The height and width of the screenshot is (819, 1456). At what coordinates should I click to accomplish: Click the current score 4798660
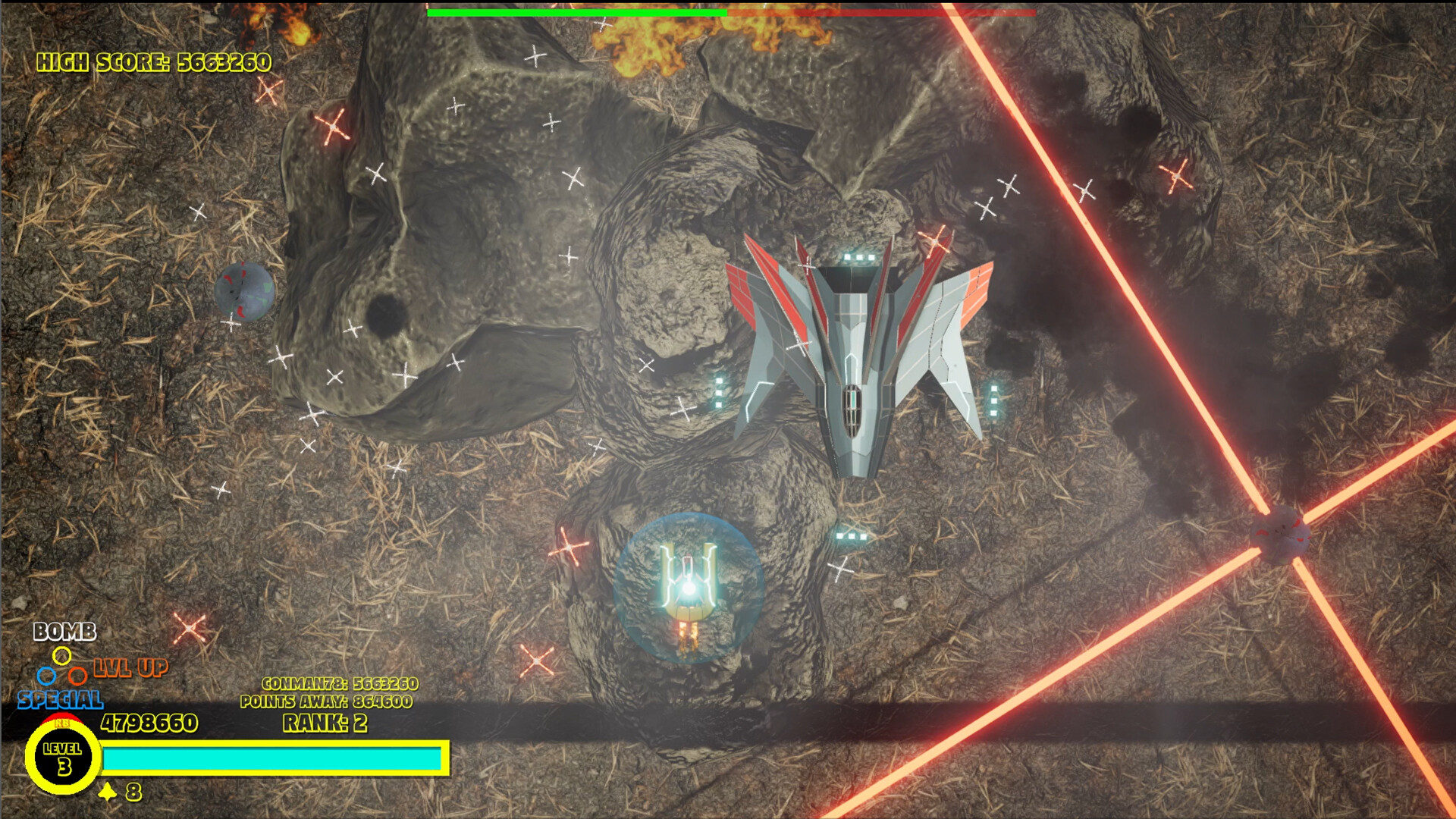click(149, 724)
